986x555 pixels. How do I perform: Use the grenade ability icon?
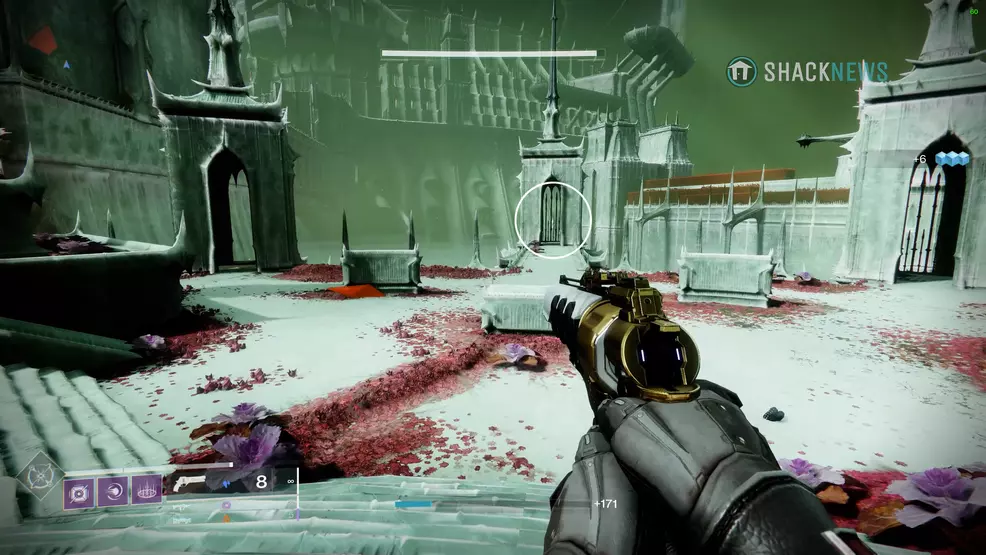pos(80,491)
